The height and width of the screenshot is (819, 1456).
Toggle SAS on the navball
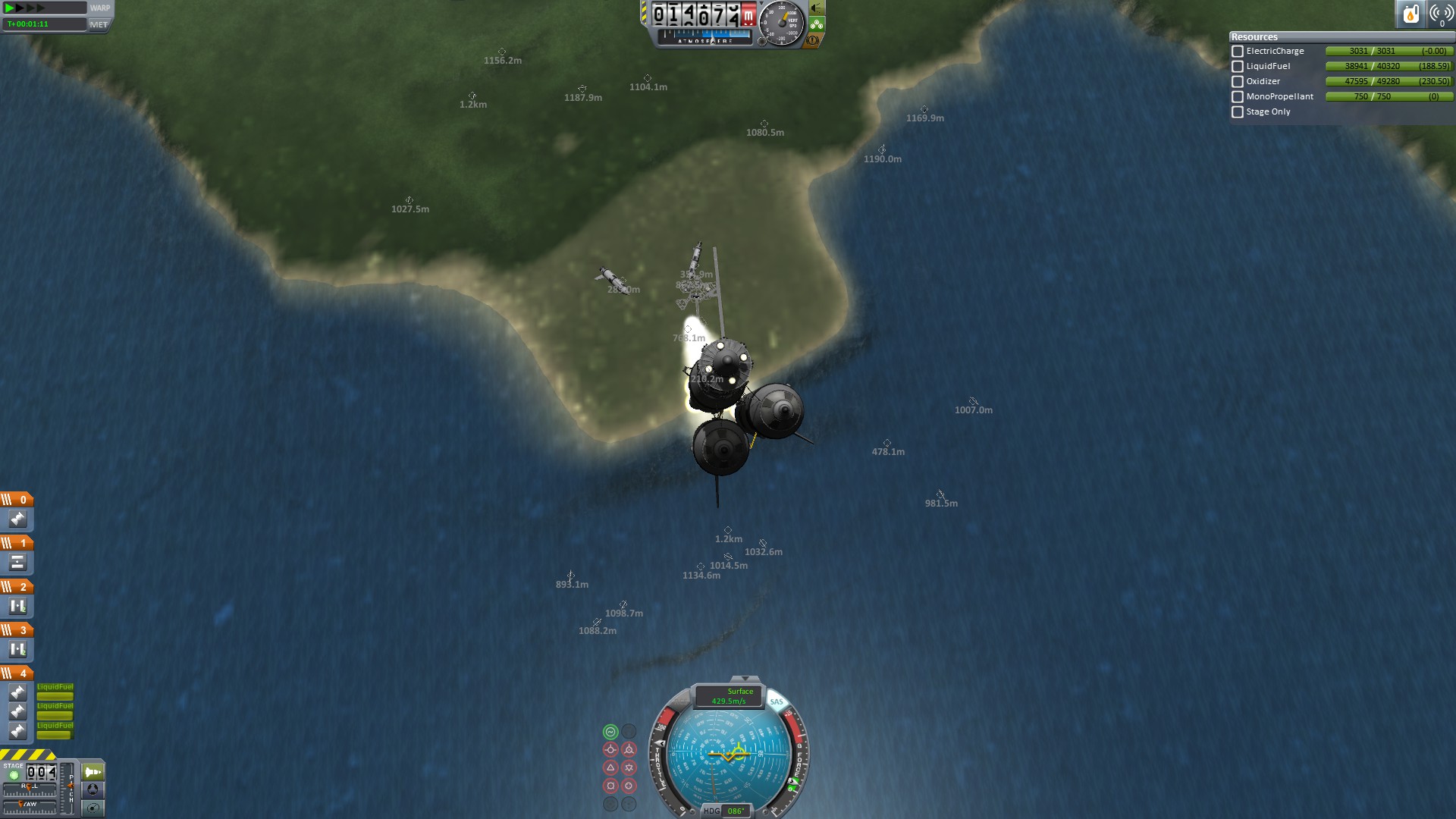[x=777, y=701]
